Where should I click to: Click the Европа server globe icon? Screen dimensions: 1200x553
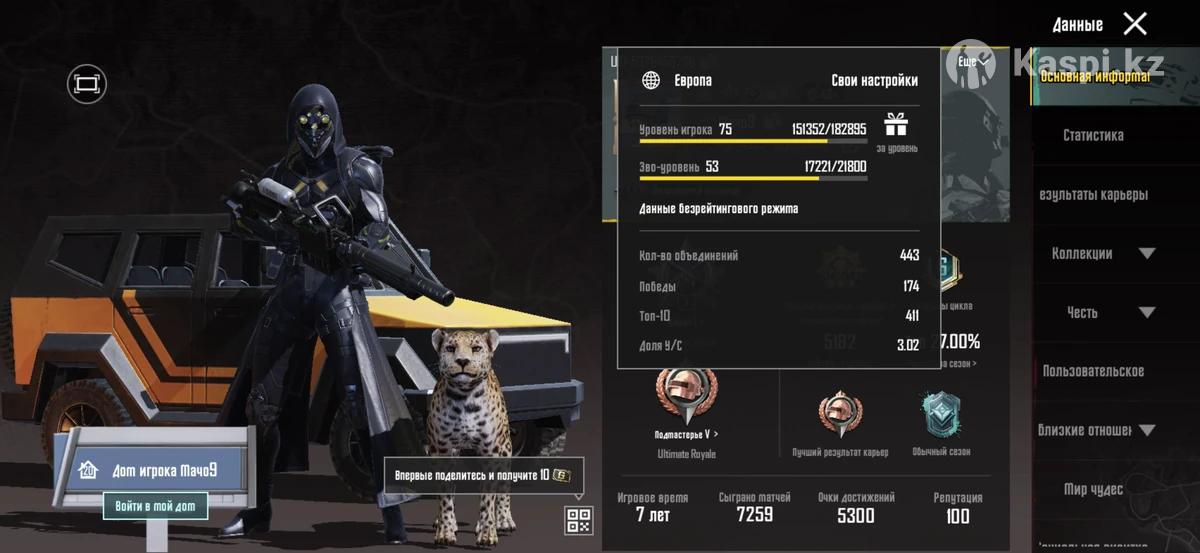(651, 80)
